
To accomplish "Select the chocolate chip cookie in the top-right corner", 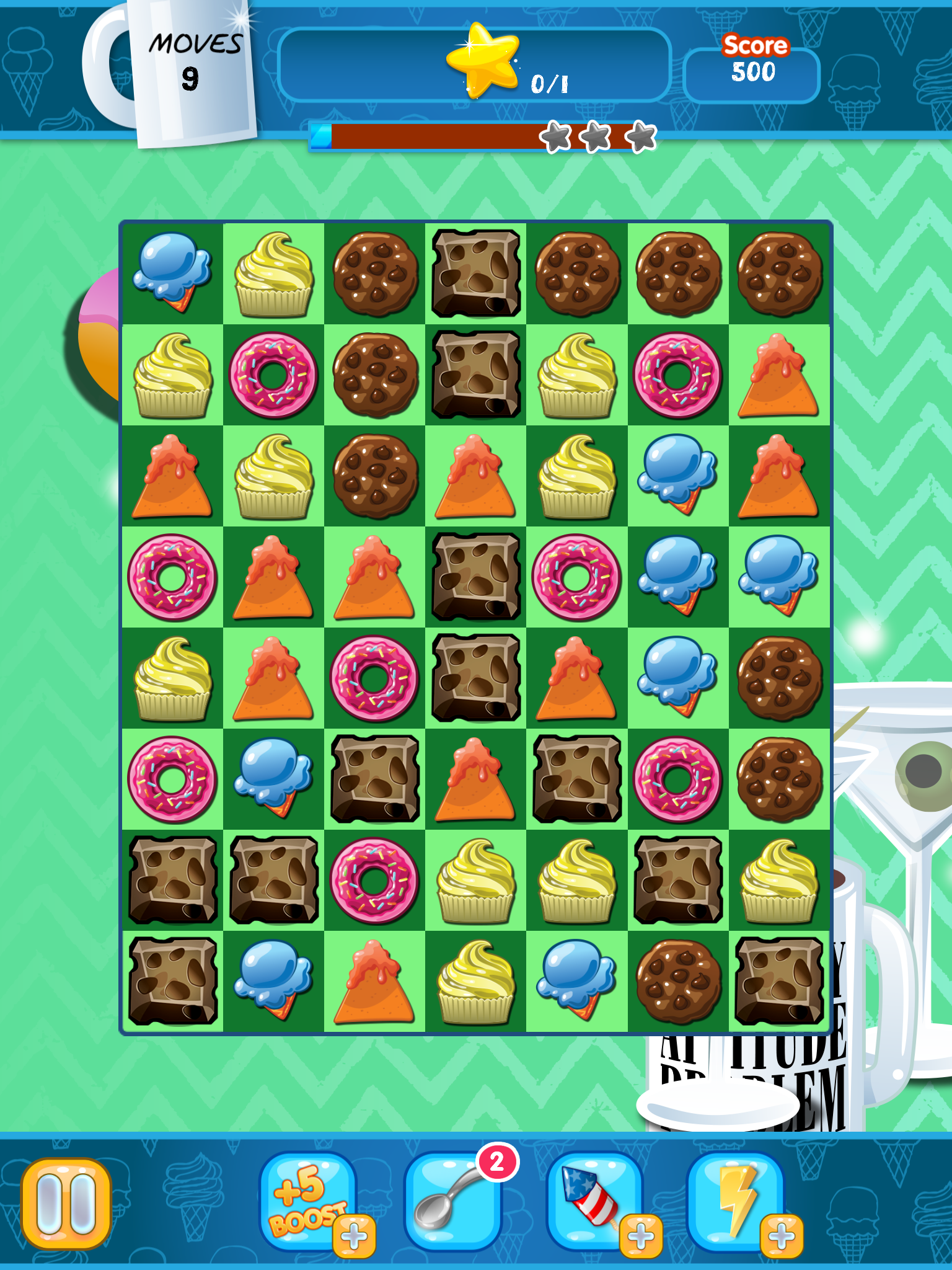I will [778, 273].
